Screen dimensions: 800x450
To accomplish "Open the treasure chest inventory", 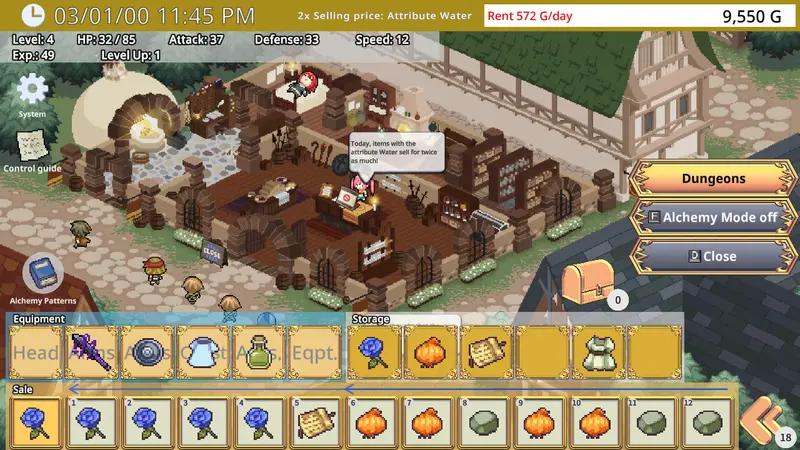I will coord(584,283).
